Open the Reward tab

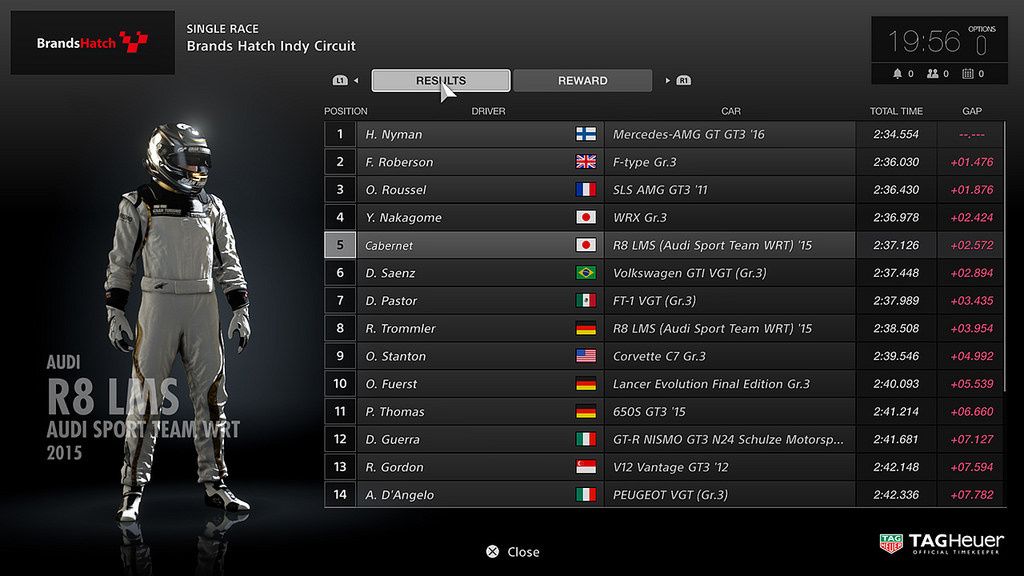coord(582,81)
